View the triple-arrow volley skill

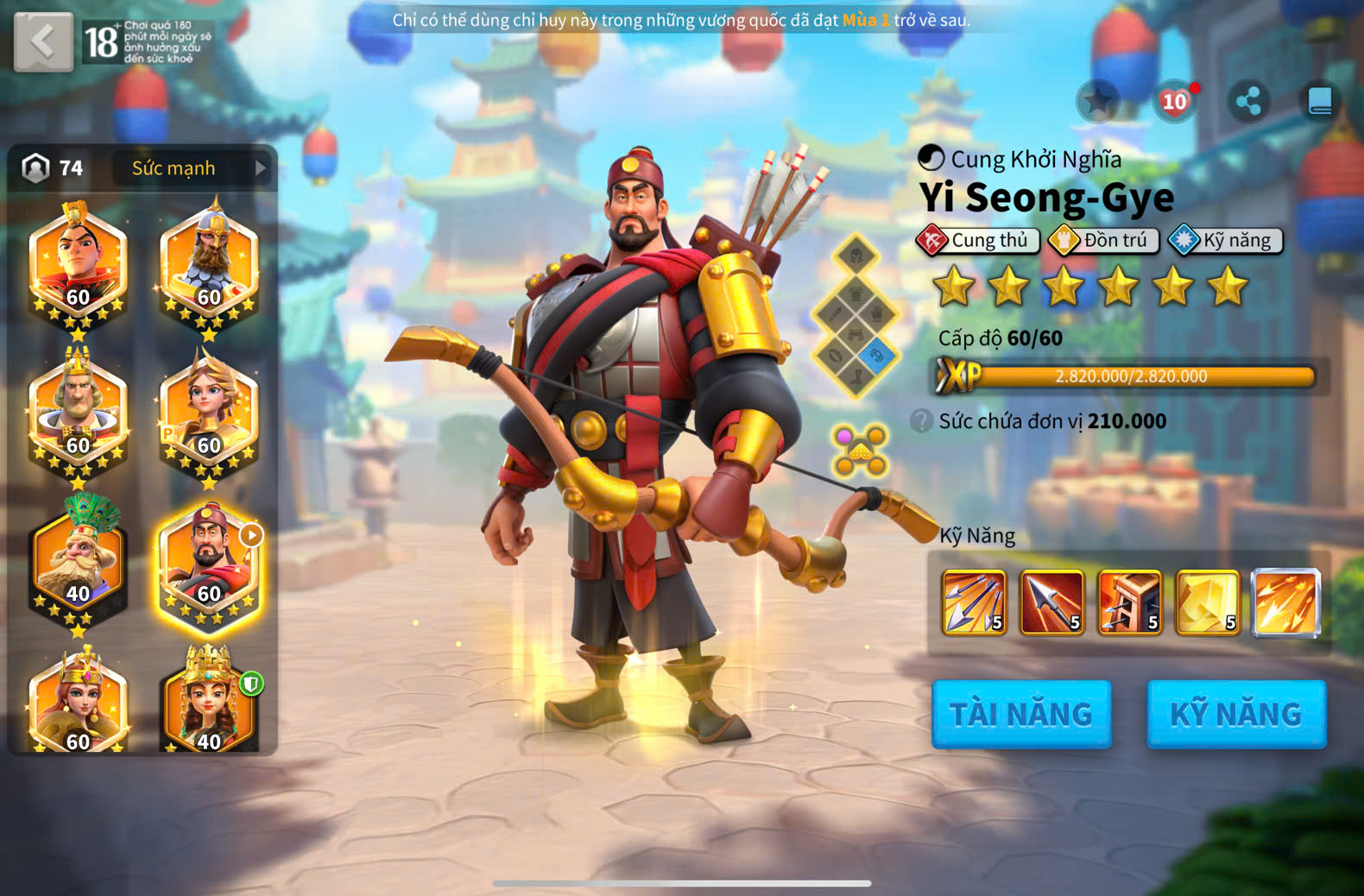[974, 603]
